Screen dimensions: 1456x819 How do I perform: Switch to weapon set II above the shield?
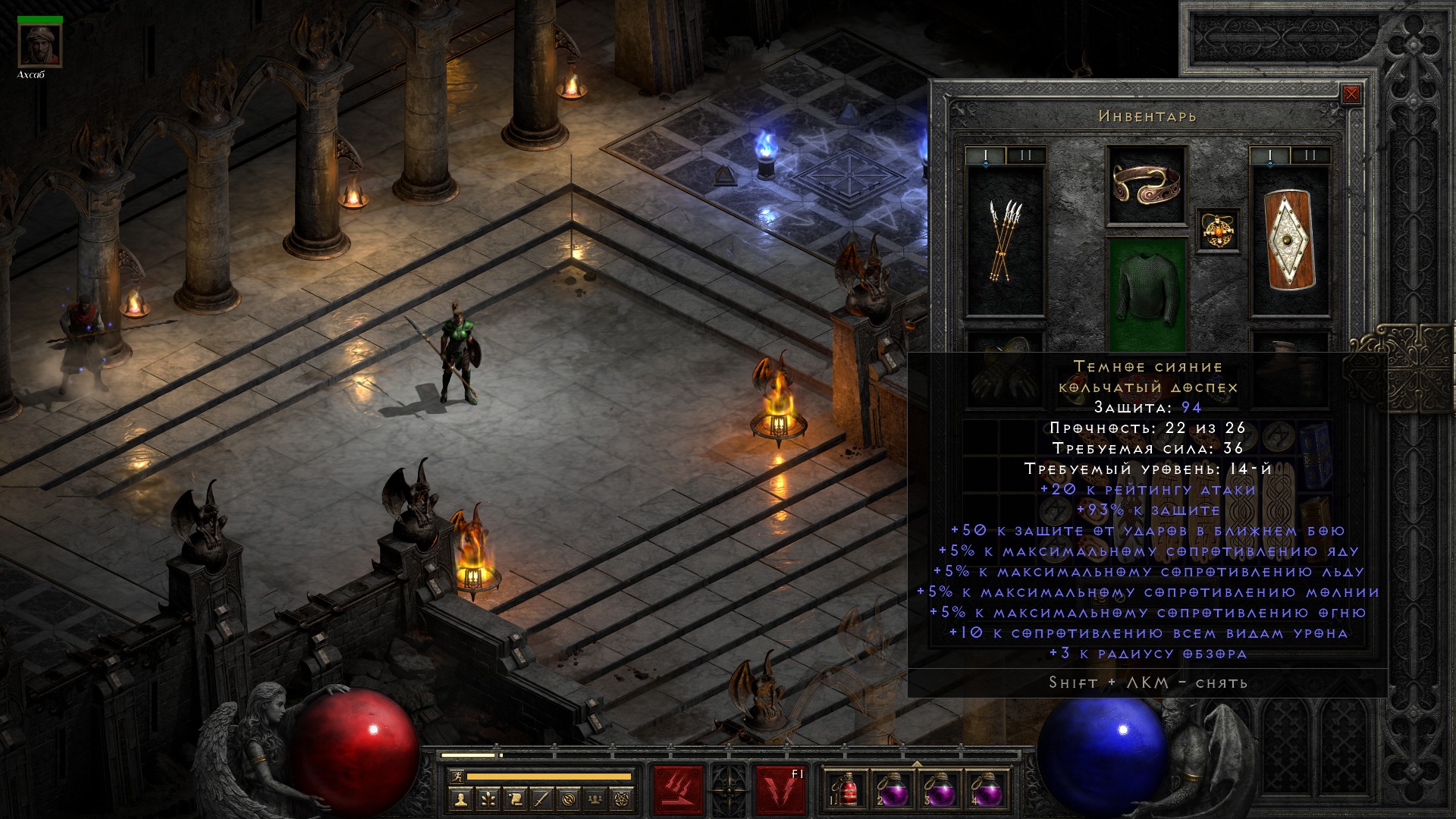coord(1310,156)
